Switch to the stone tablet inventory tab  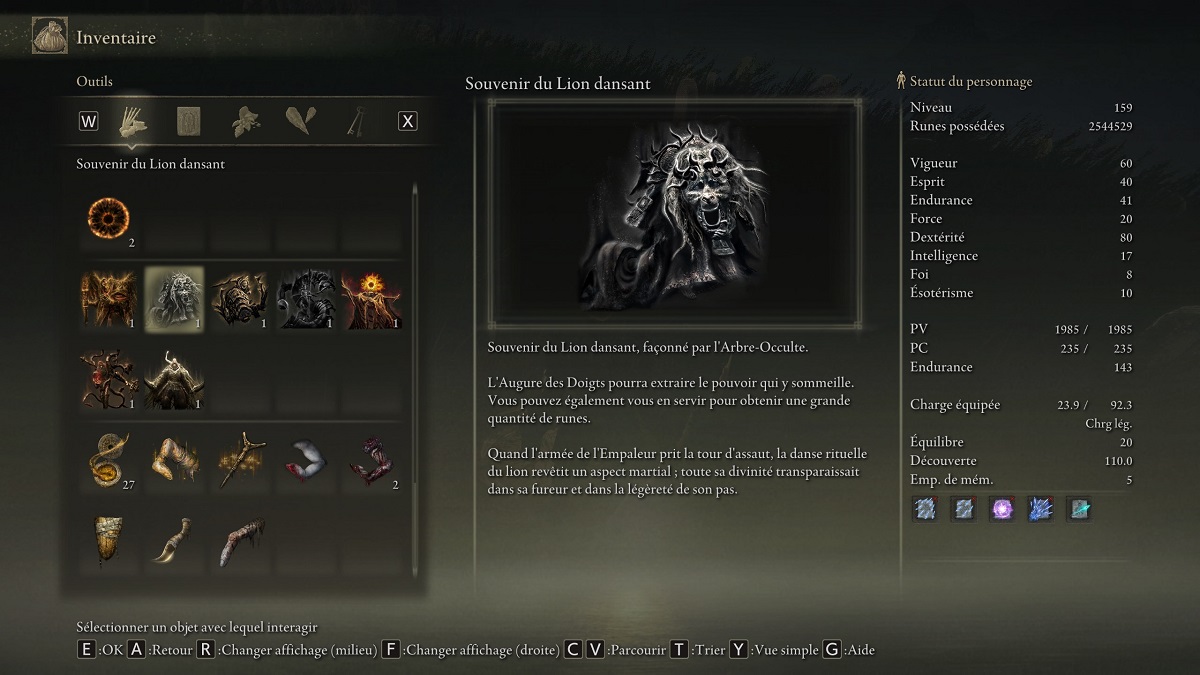point(189,121)
